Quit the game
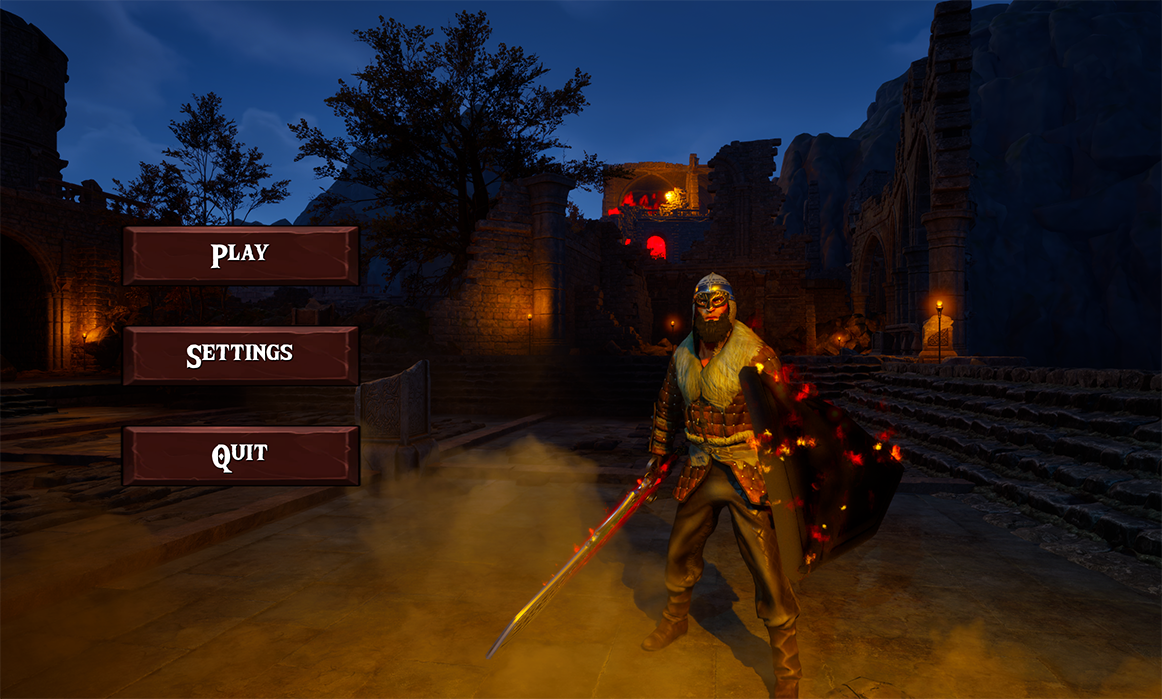1162x699 pixels. (240, 455)
